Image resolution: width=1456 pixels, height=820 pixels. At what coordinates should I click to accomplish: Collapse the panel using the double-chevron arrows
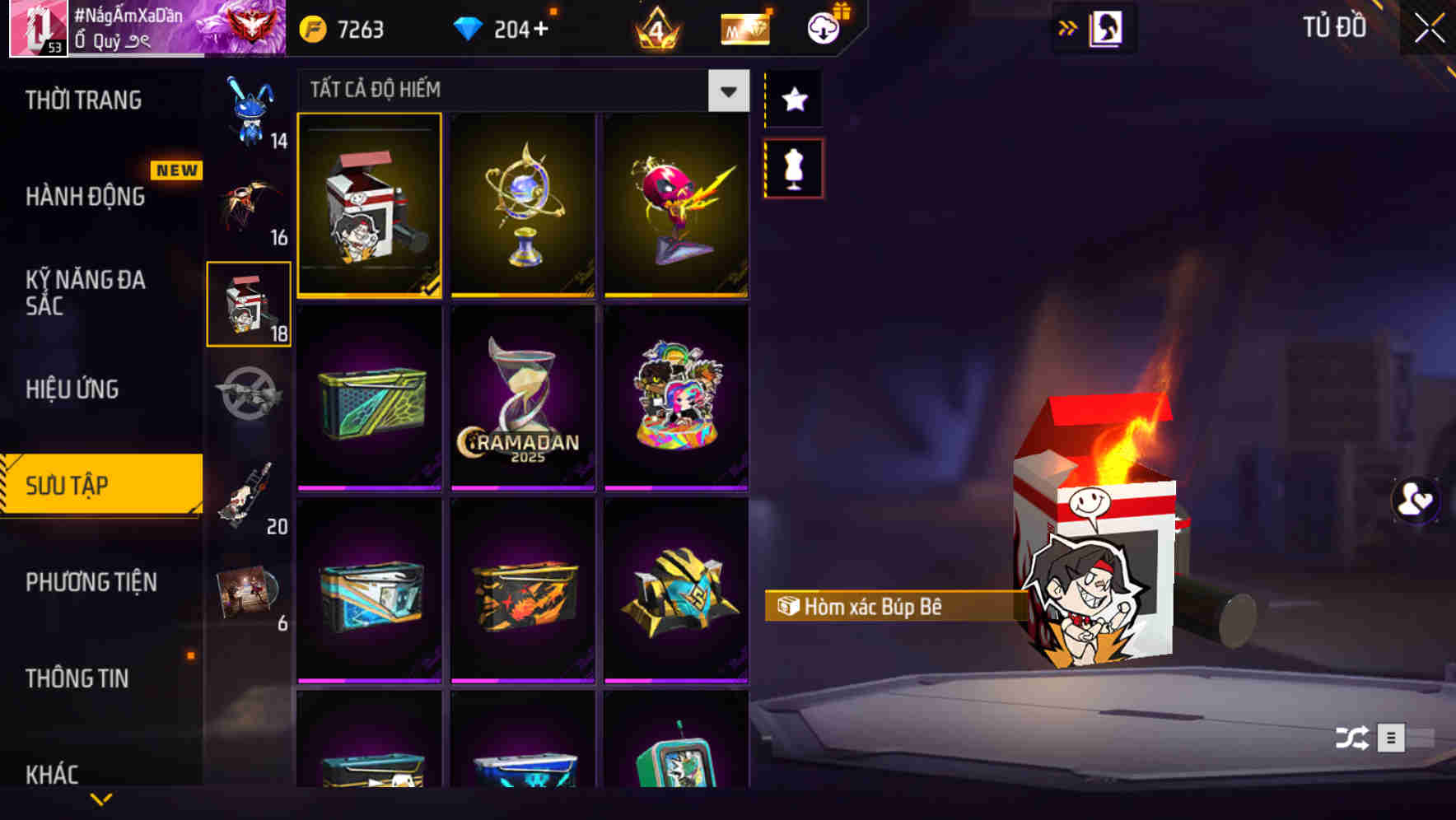(1068, 26)
